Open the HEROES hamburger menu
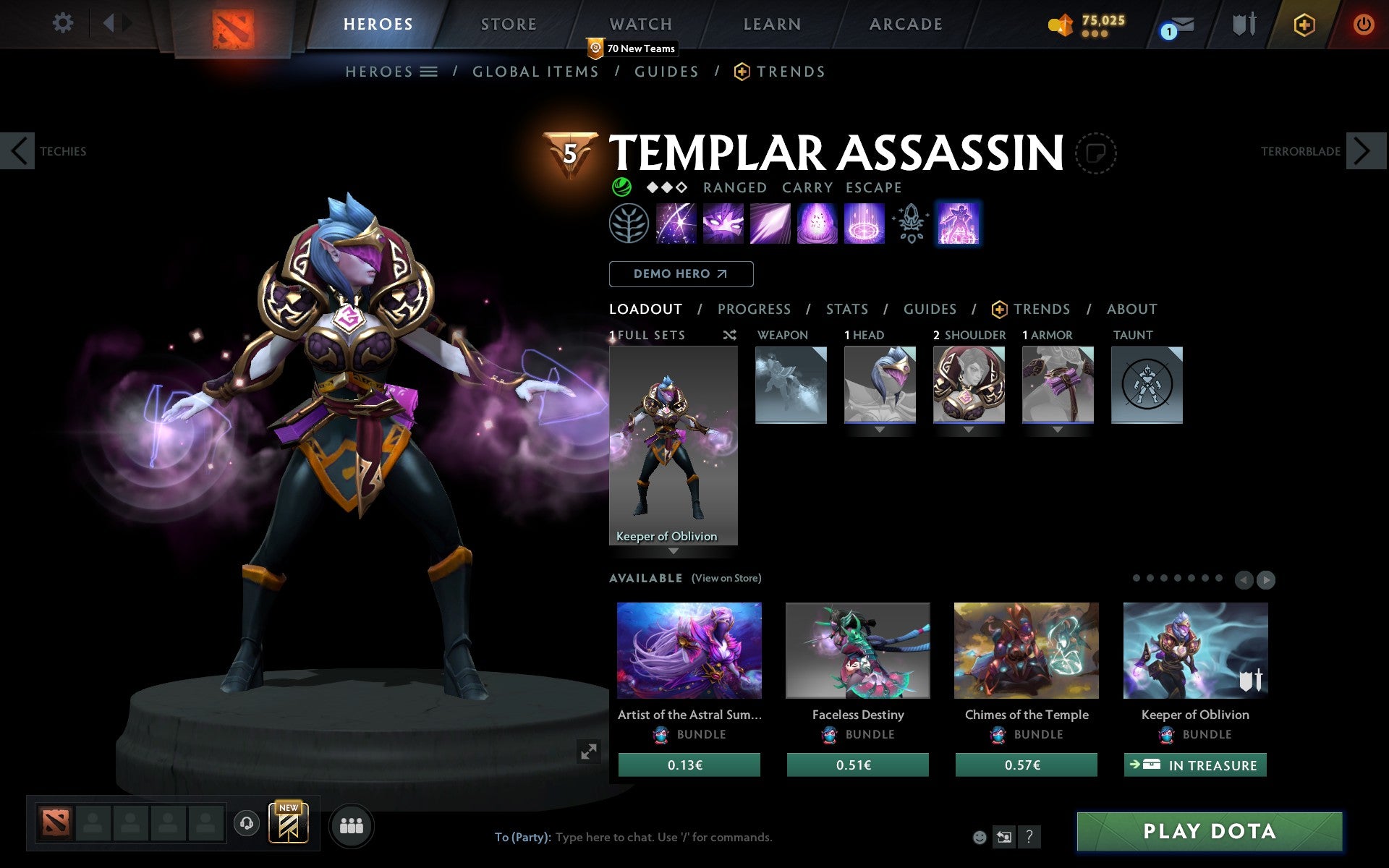1389x868 pixels. coord(429,72)
